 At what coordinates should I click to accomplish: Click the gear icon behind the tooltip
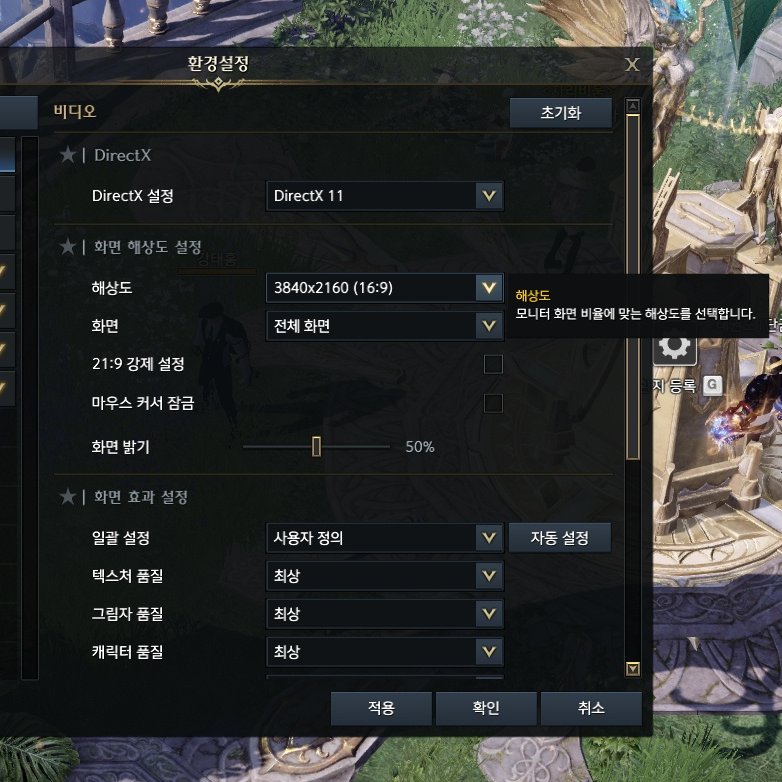pos(675,347)
